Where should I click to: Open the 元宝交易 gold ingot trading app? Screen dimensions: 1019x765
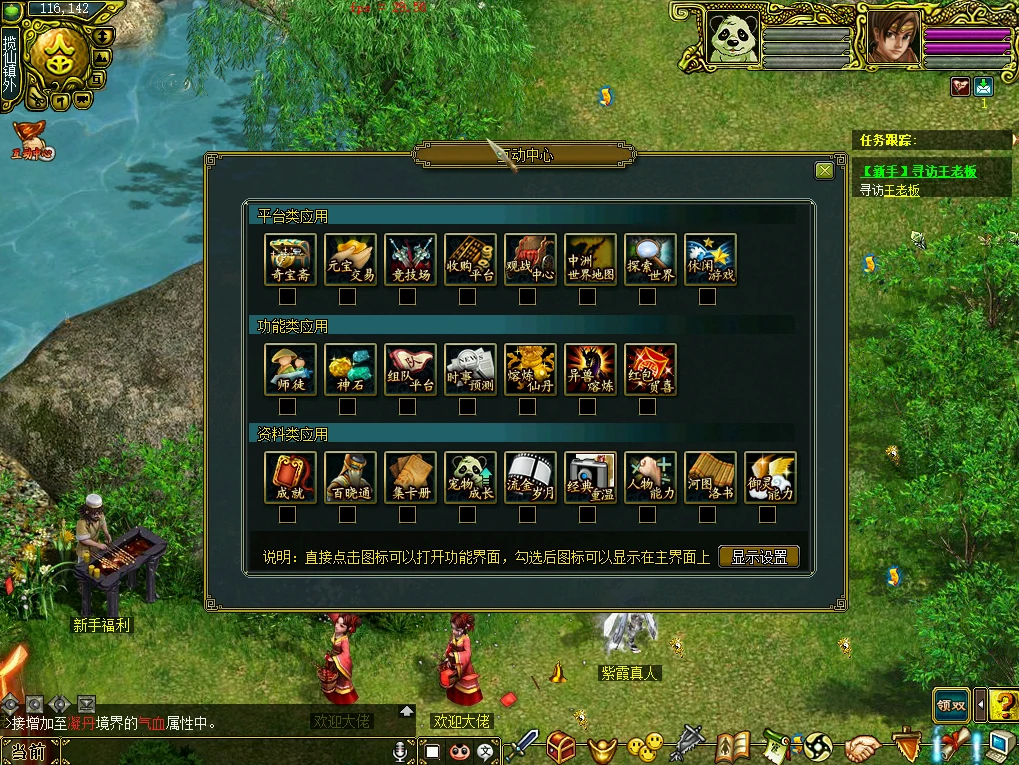click(350, 260)
